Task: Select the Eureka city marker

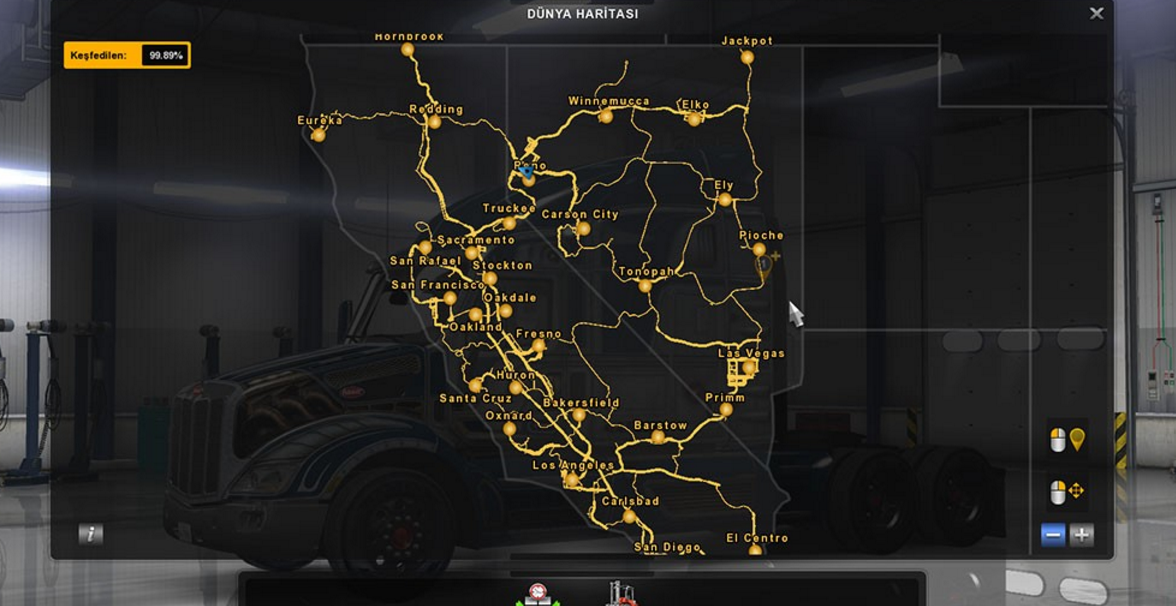Action: coord(318,135)
